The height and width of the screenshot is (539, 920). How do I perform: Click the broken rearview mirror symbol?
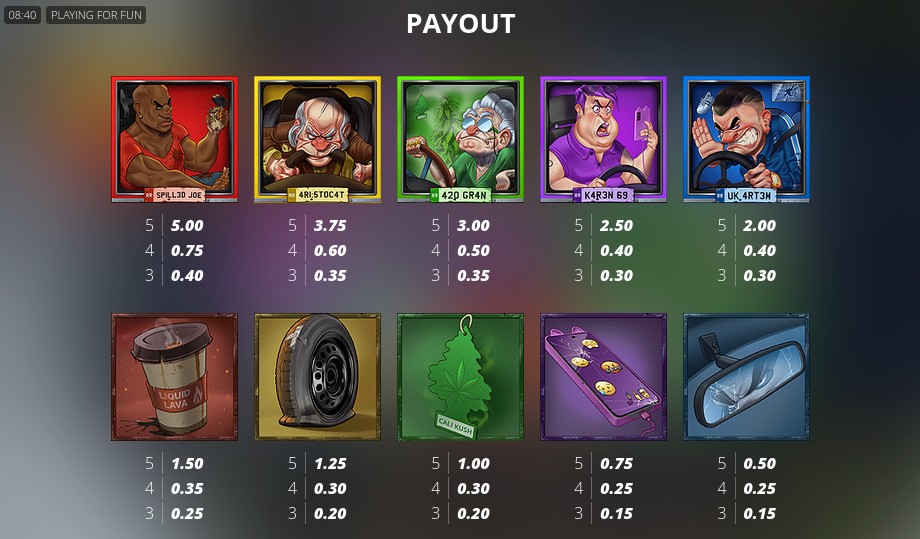click(746, 377)
